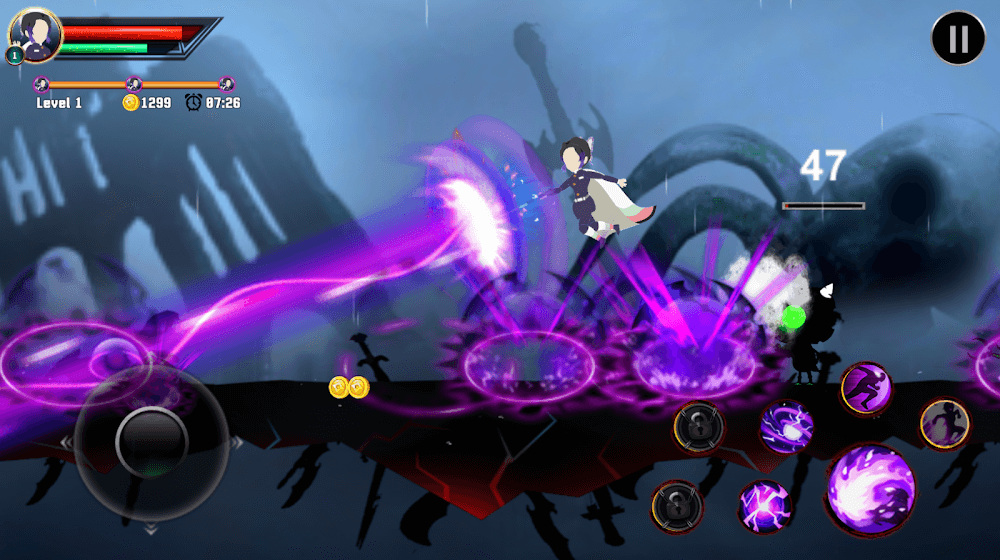Screen dimensions: 1000x560
Task: Pause the game with the pause button
Action: 958,38
